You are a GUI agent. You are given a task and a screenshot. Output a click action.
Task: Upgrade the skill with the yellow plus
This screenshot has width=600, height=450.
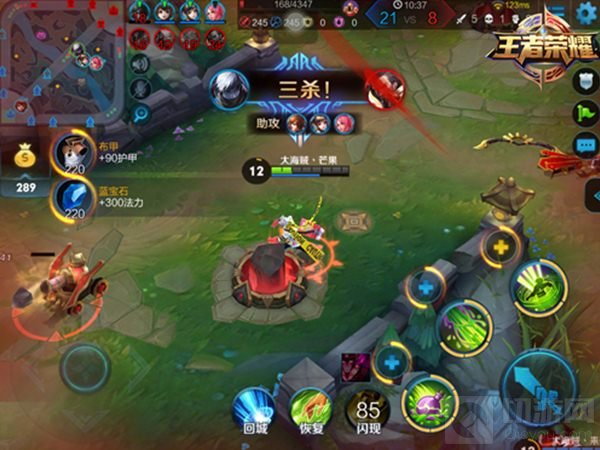coord(498,247)
